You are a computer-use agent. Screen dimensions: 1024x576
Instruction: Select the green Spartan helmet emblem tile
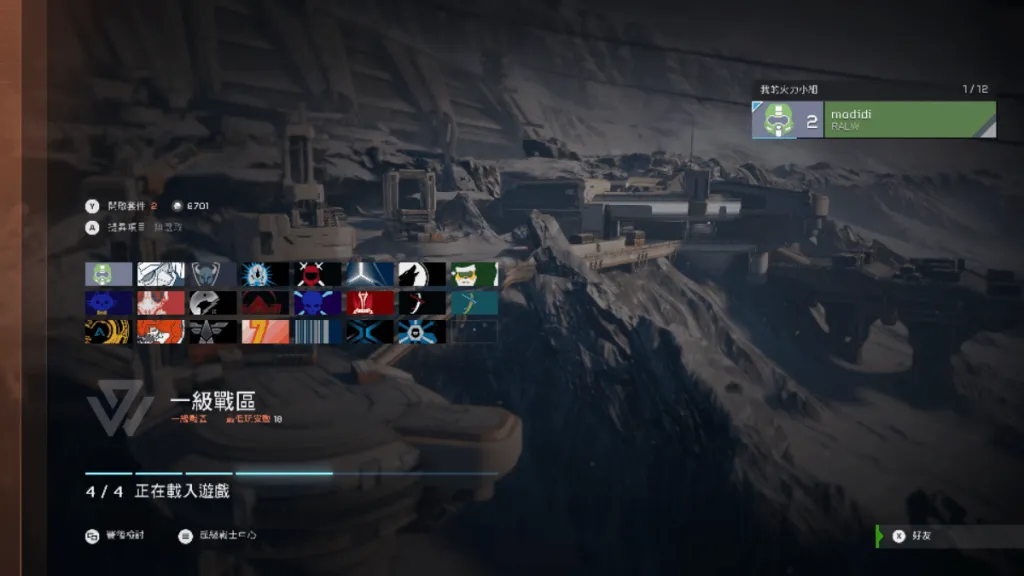click(x=109, y=274)
